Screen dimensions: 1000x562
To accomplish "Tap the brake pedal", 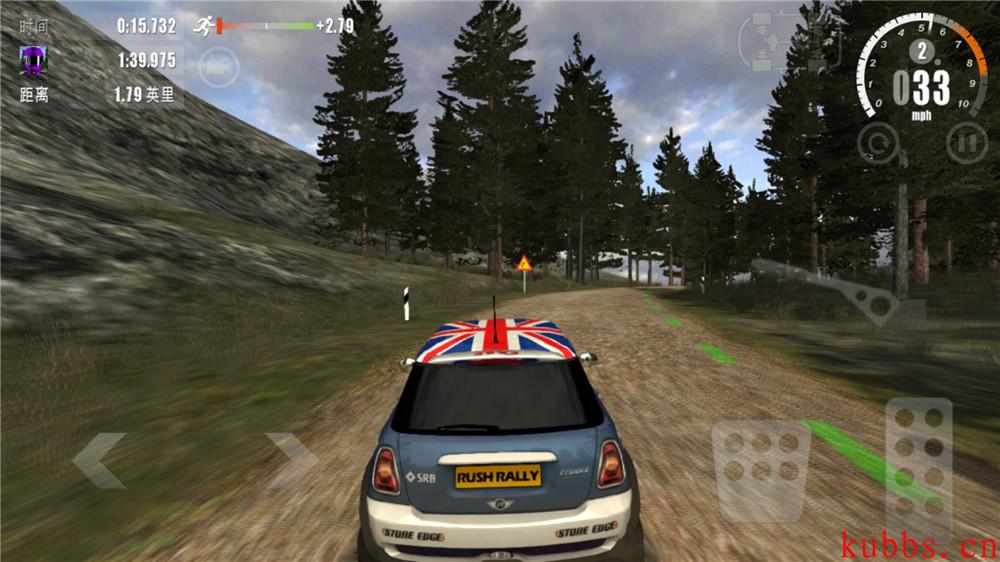I will [760, 471].
